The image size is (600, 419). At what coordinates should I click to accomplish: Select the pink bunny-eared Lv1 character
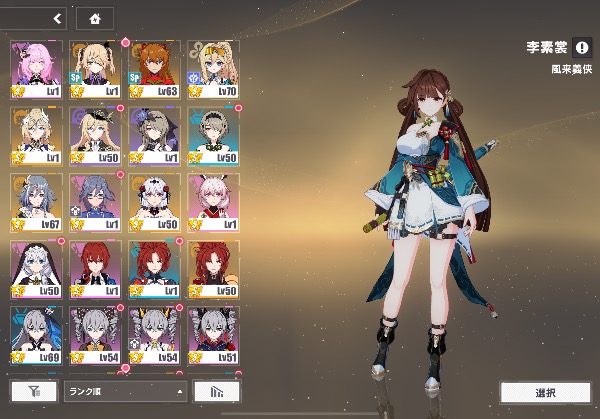(213, 200)
